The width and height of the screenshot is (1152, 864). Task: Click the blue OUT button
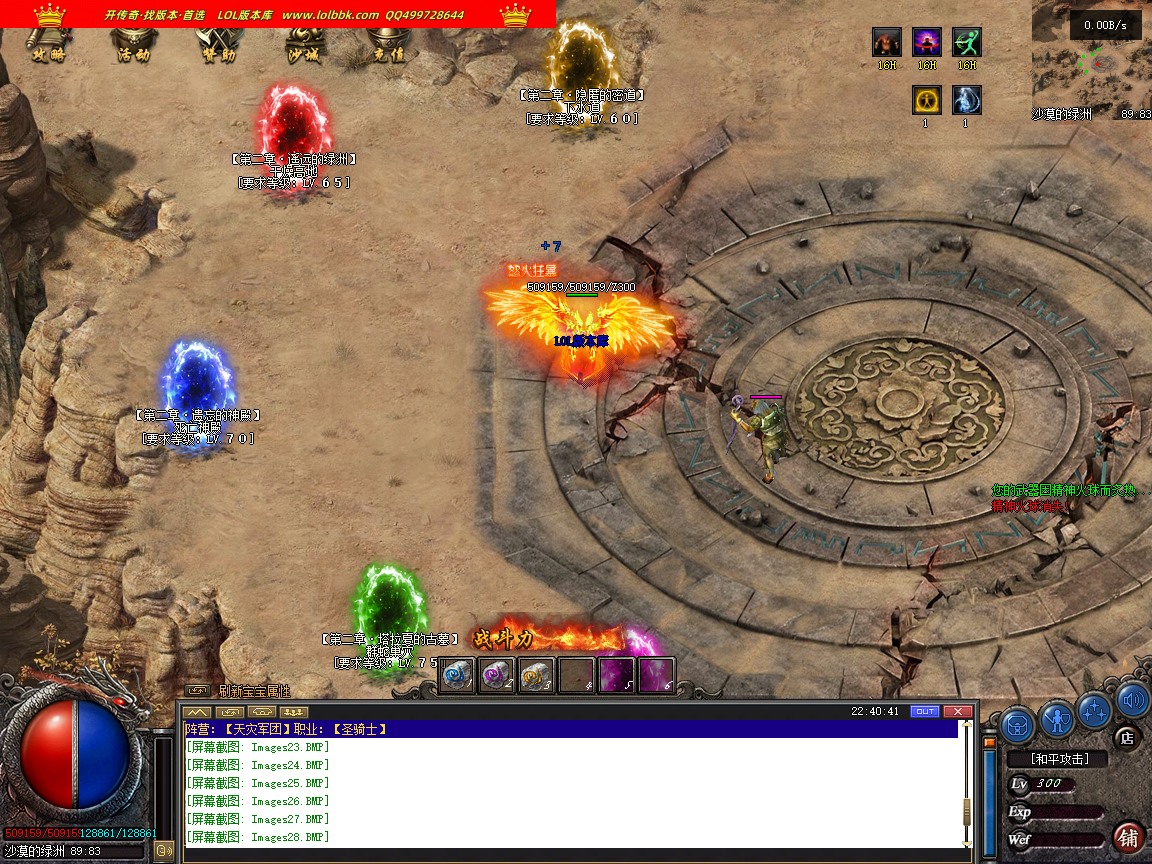tap(926, 711)
